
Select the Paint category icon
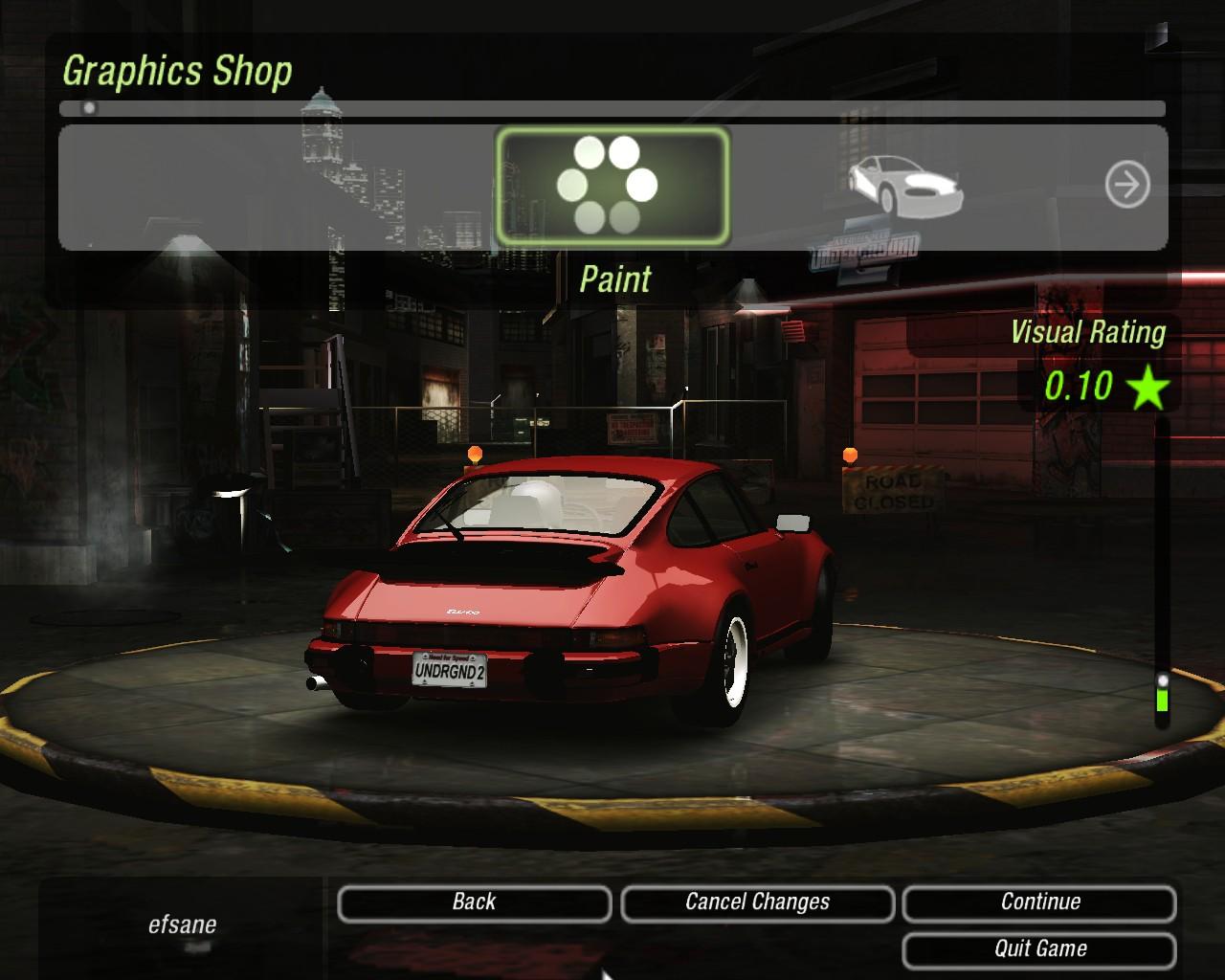(x=612, y=186)
